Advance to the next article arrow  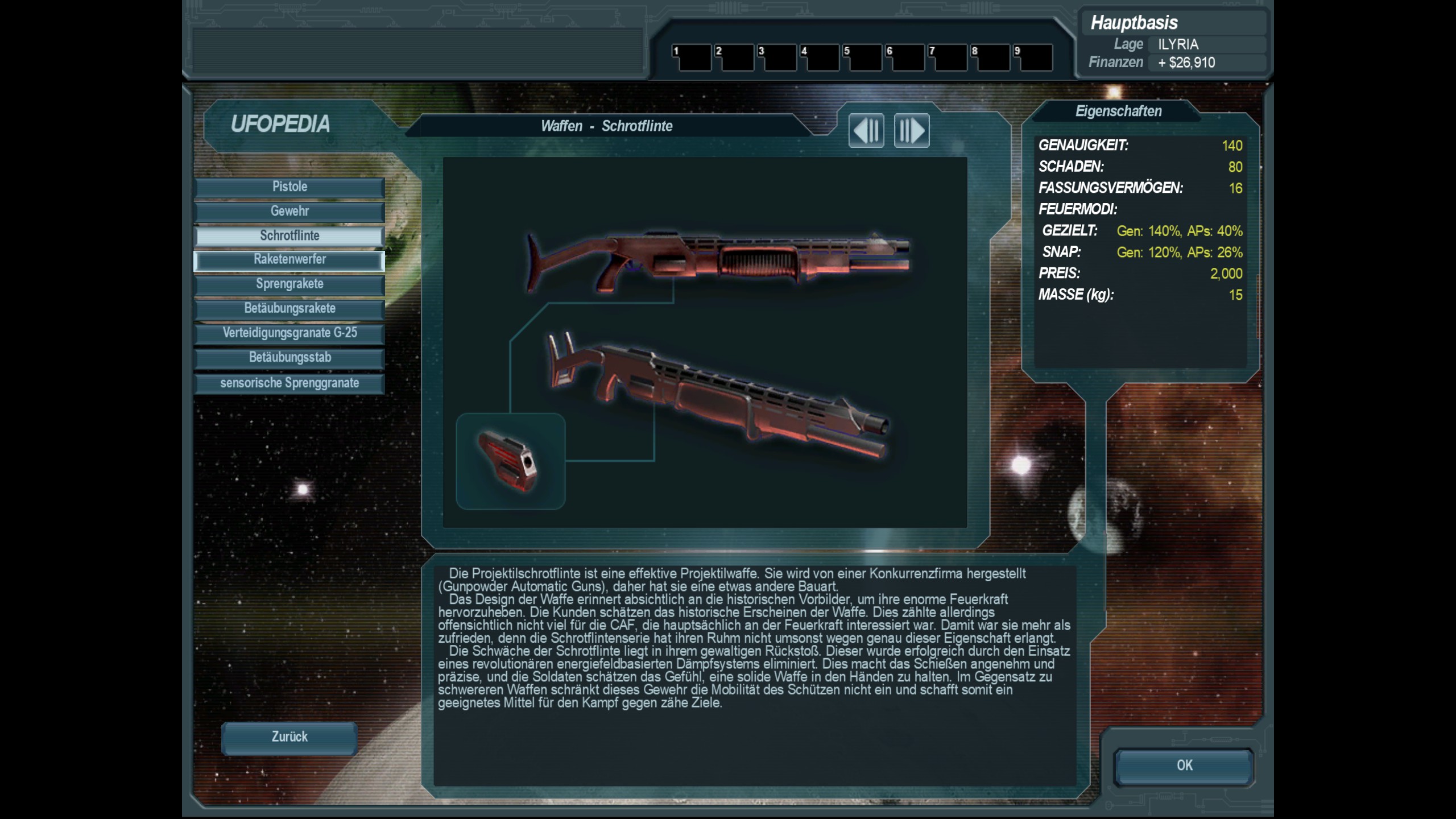pyautogui.click(x=912, y=131)
